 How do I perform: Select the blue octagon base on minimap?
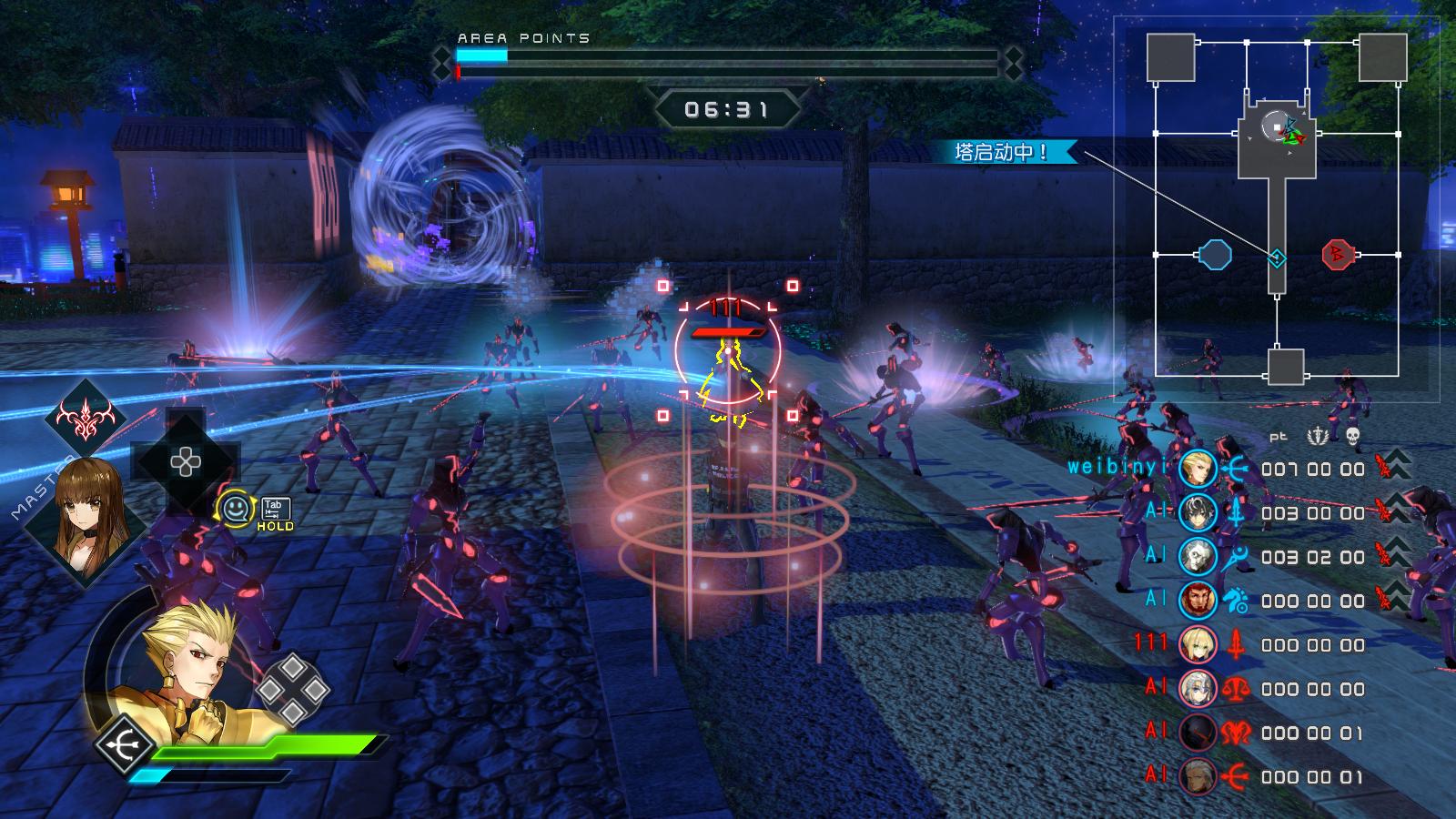click(x=1214, y=255)
